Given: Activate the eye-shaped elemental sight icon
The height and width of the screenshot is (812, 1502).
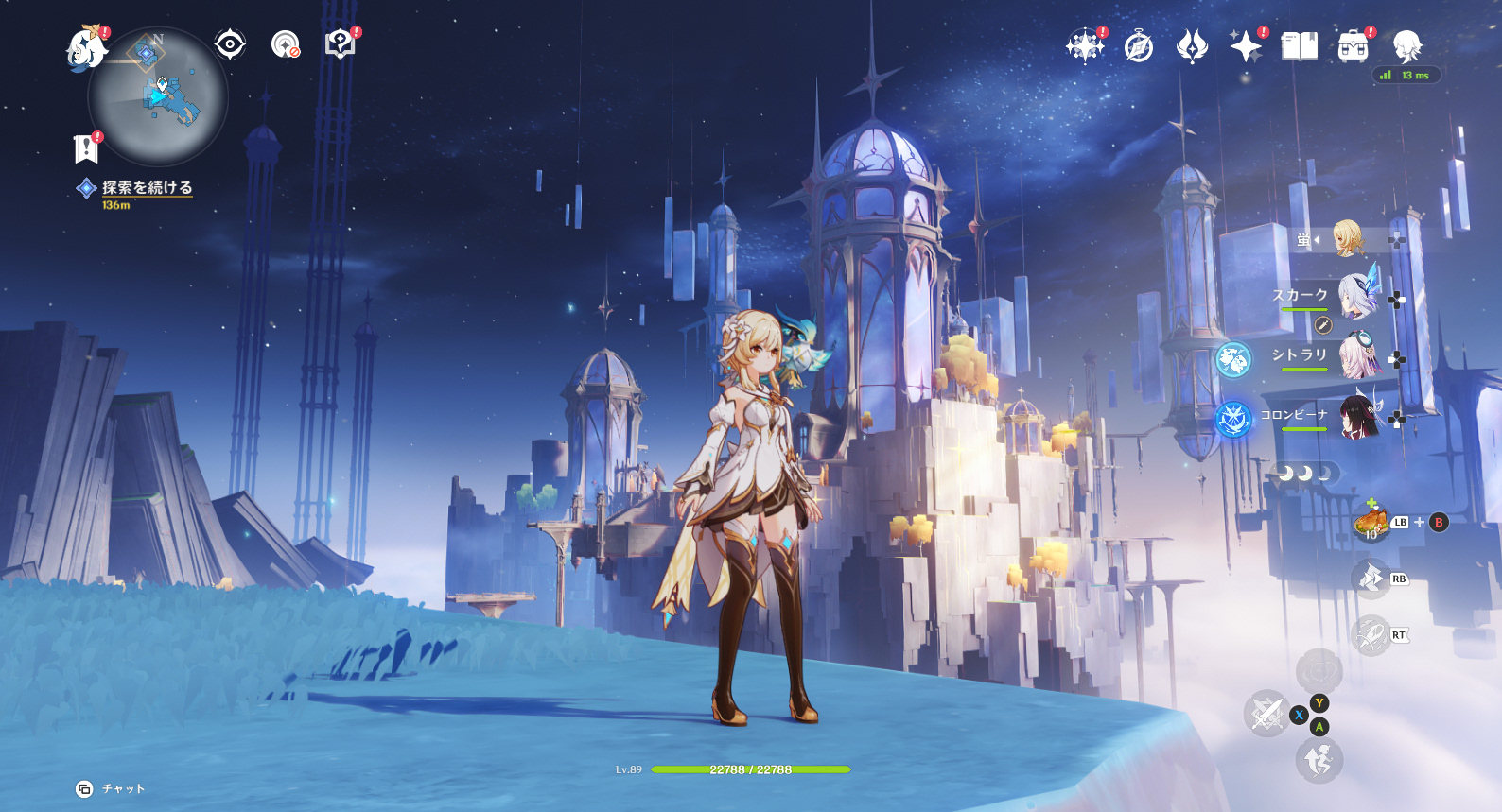Looking at the screenshot, I should point(230,44).
